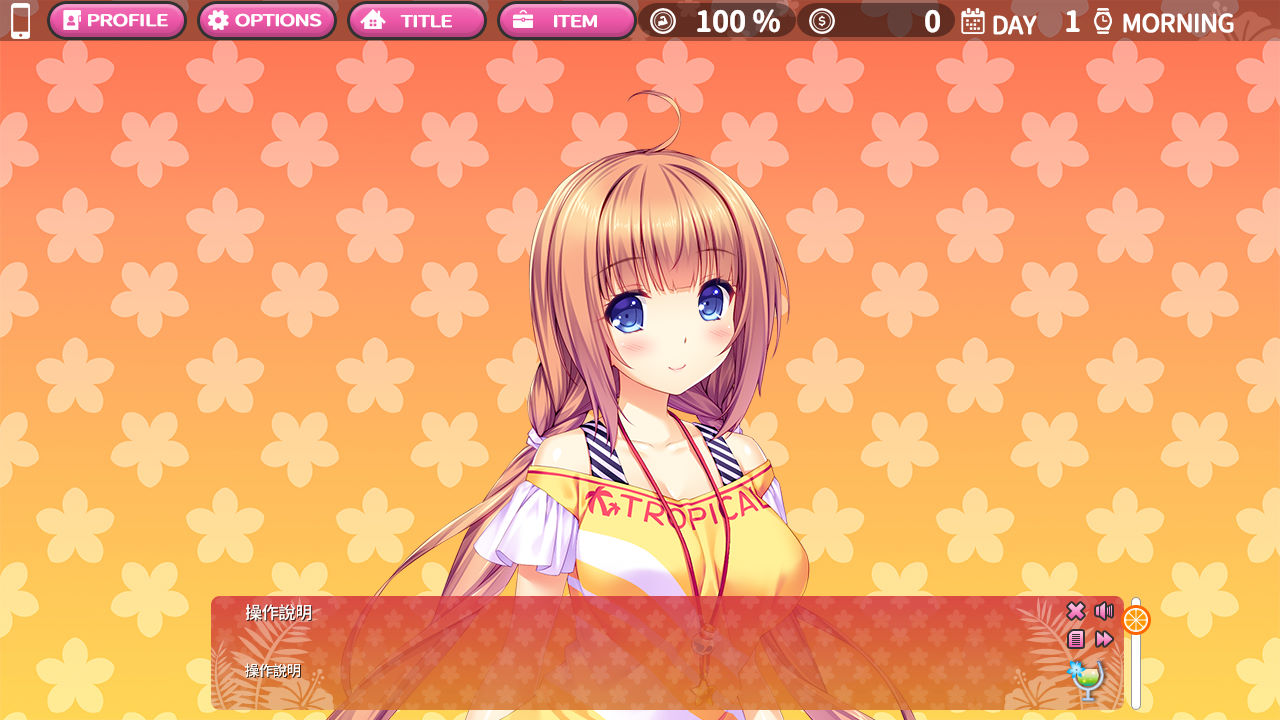Replay voice with the speaker icon
The height and width of the screenshot is (720, 1280).
[x=1104, y=611]
